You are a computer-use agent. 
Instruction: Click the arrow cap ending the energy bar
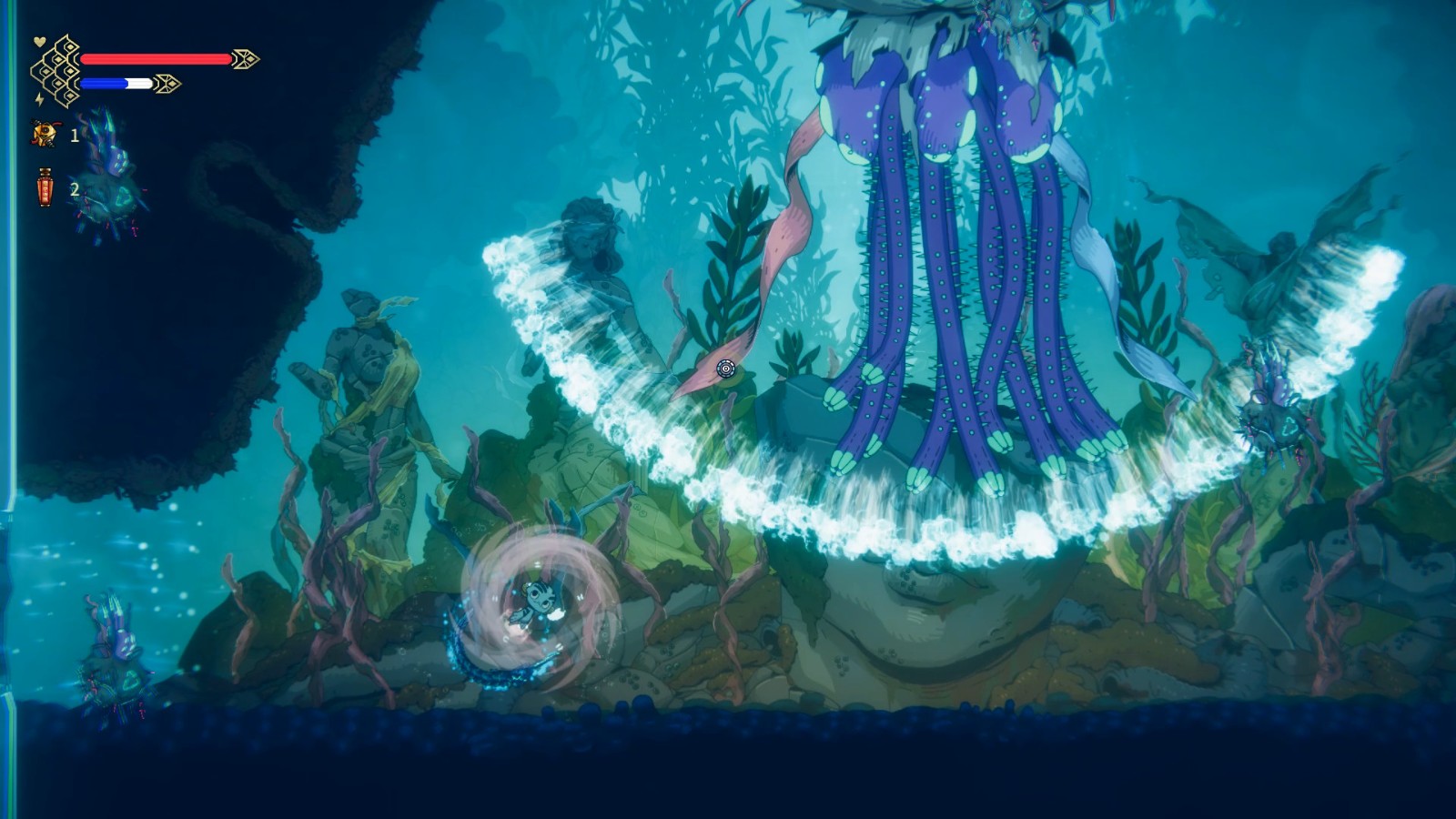(168, 84)
